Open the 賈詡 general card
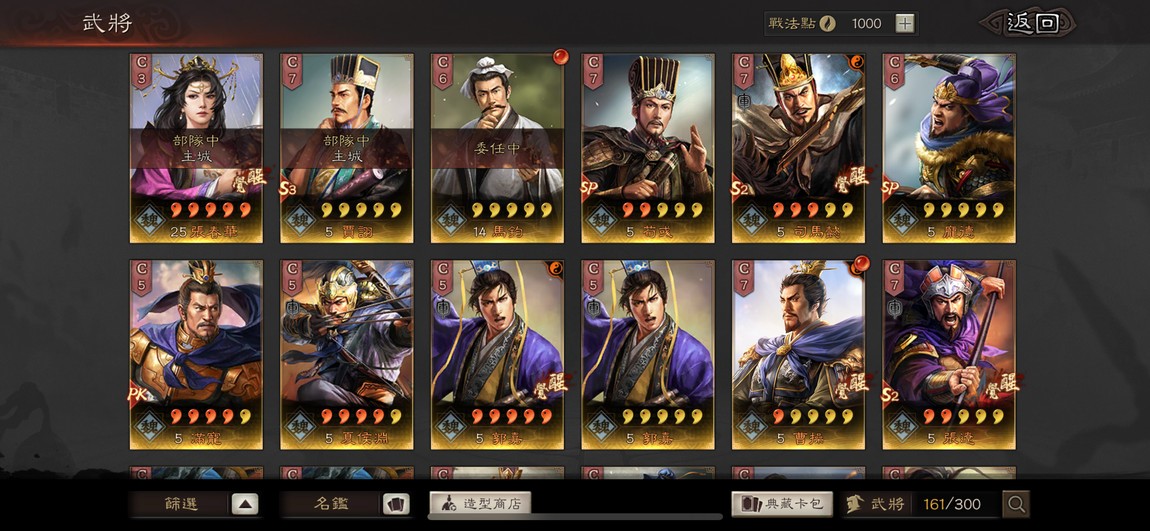1150x531 pixels. (x=347, y=147)
